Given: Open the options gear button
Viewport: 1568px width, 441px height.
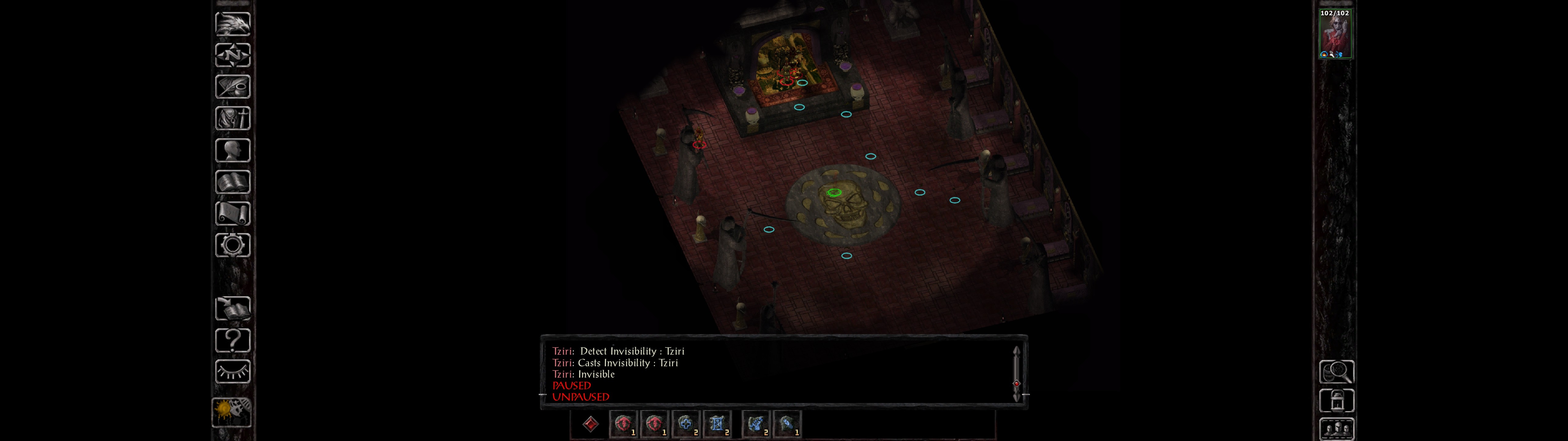Looking at the screenshot, I should (232, 245).
